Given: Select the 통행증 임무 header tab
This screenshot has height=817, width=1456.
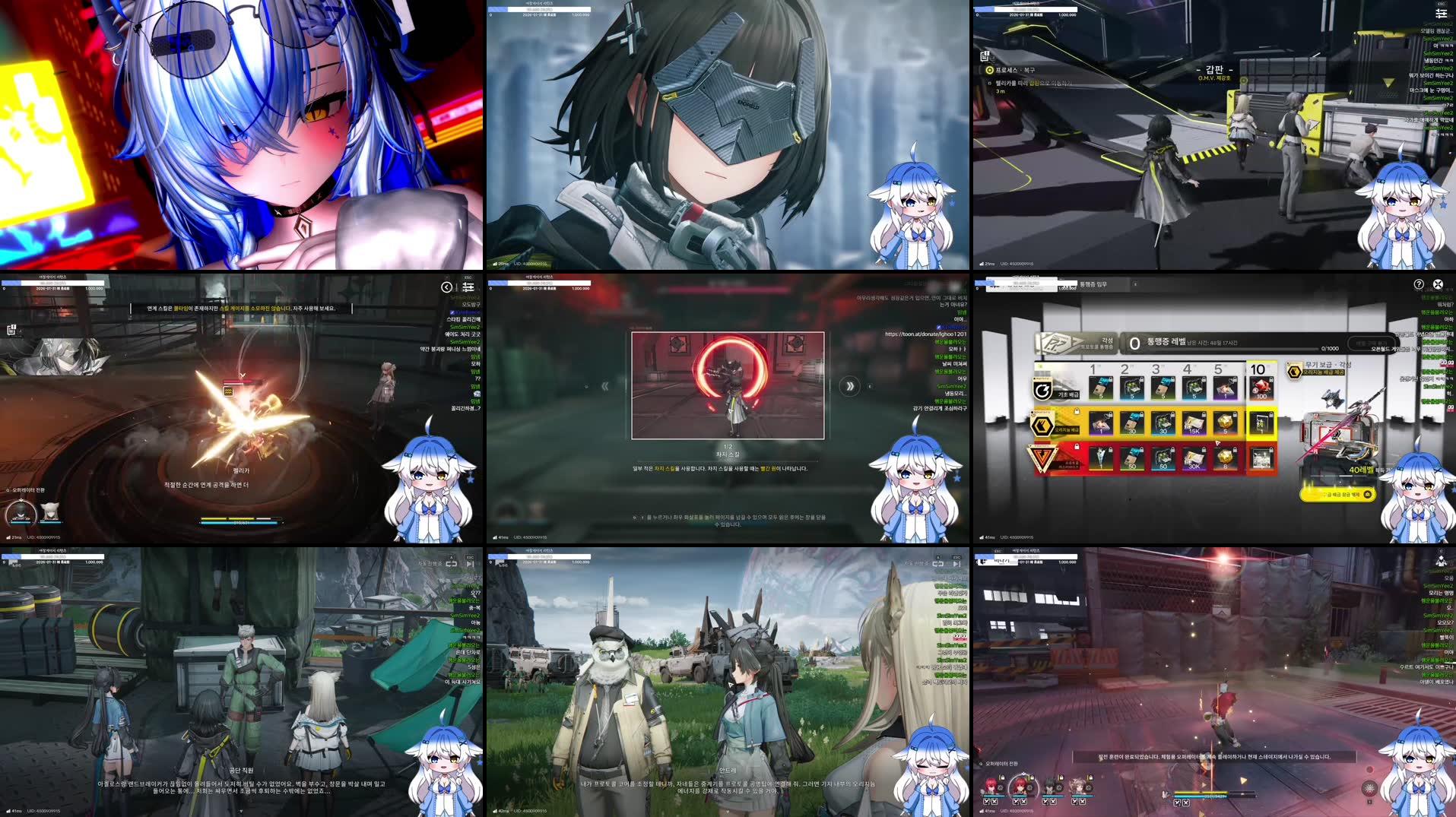Looking at the screenshot, I should point(1093,283).
